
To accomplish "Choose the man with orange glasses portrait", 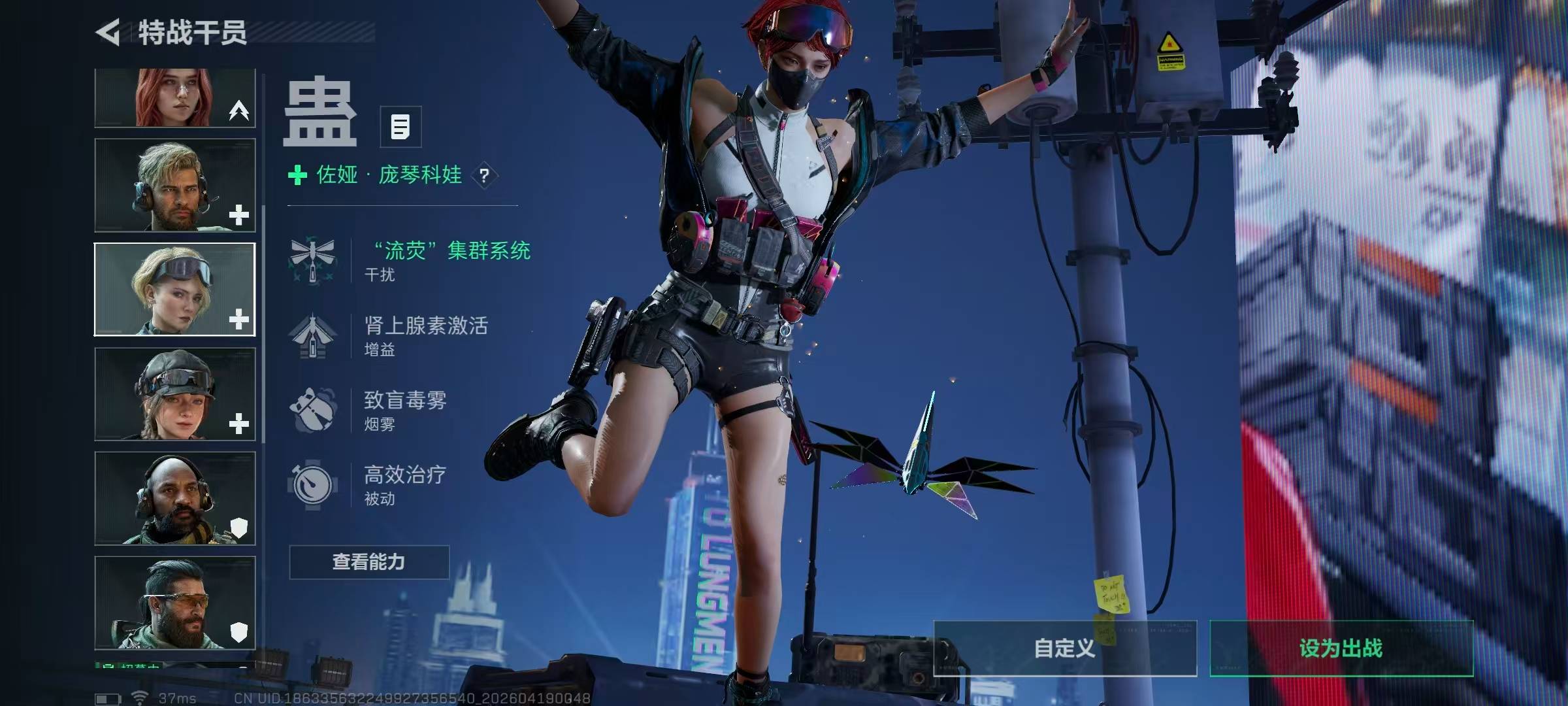I will click(x=175, y=603).
